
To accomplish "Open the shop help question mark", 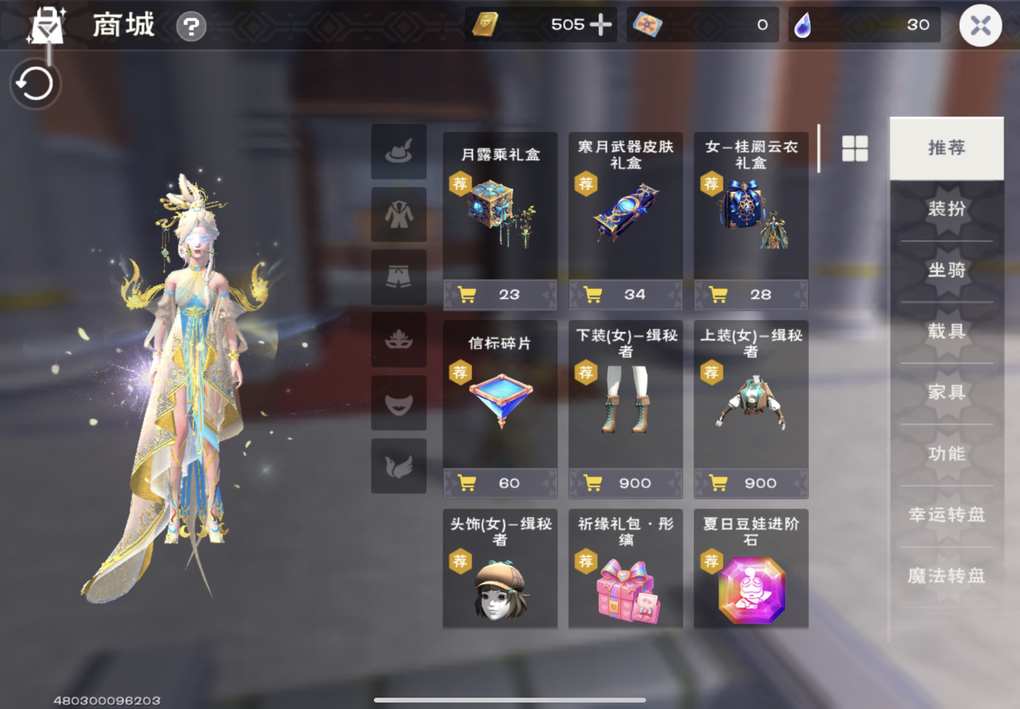I will click(191, 27).
